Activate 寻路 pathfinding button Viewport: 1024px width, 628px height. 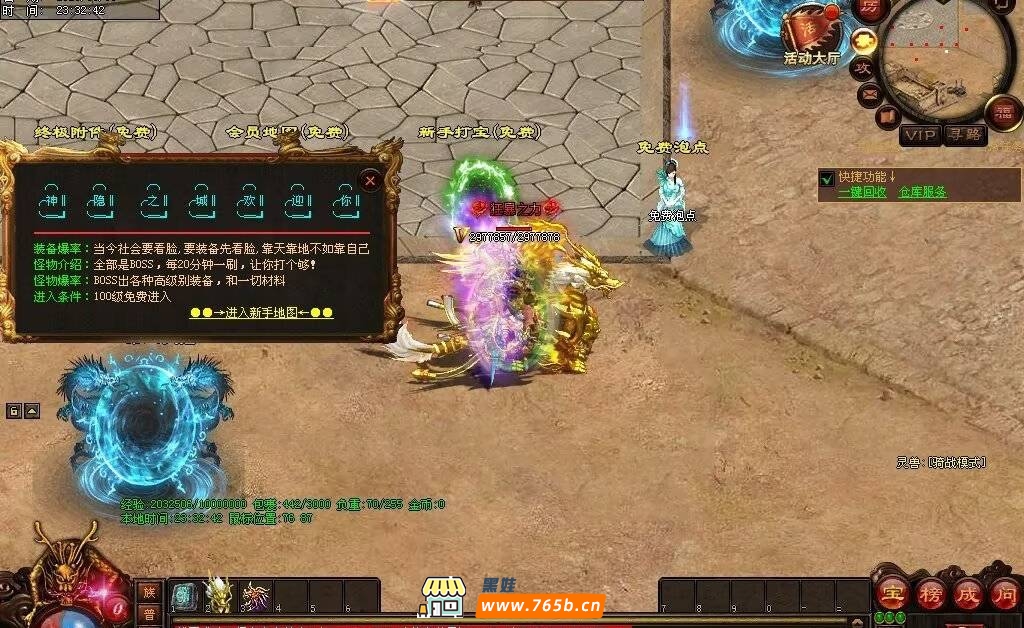[x=965, y=135]
